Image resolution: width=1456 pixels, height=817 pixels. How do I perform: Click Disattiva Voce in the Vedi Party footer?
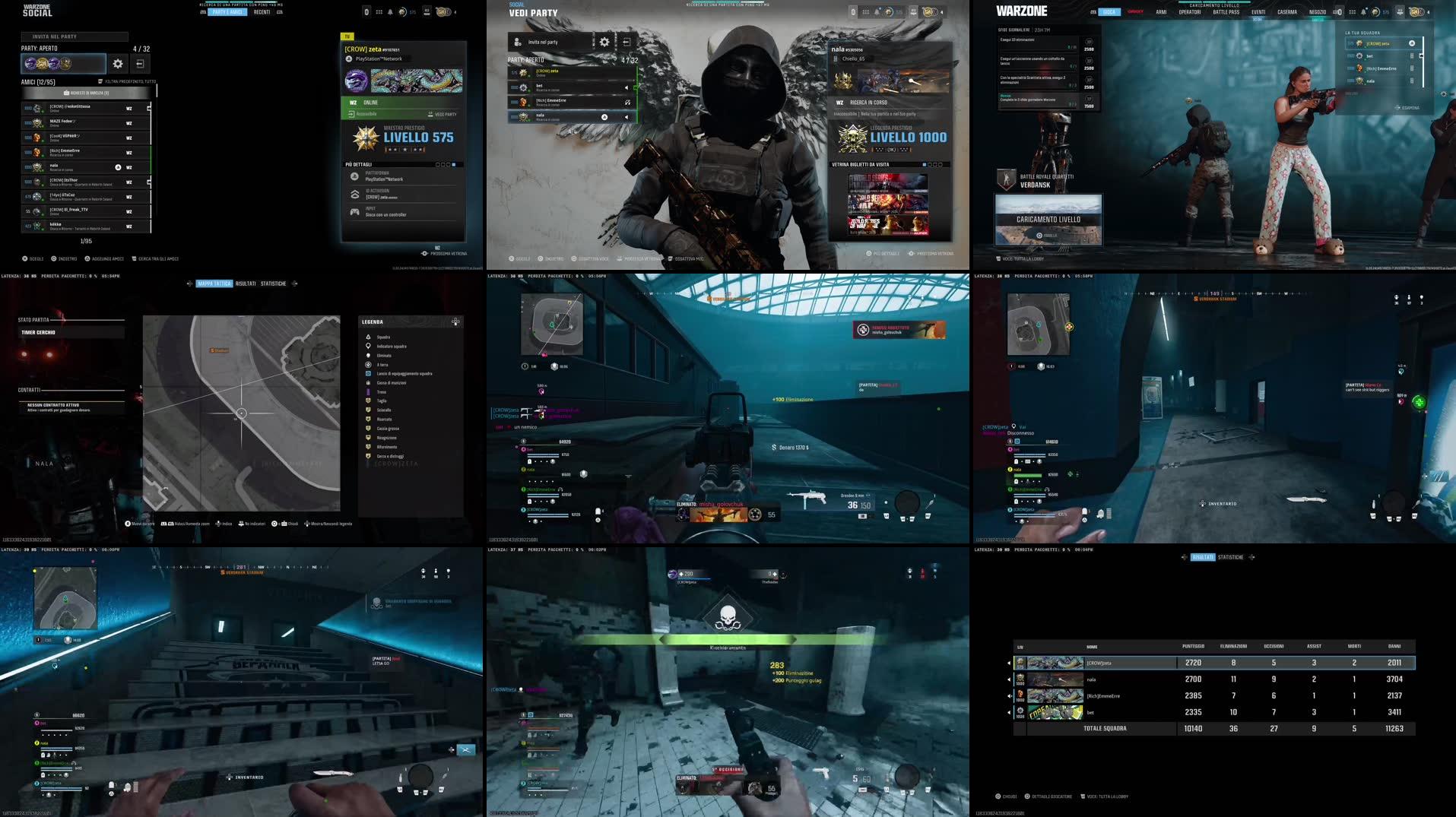595,258
